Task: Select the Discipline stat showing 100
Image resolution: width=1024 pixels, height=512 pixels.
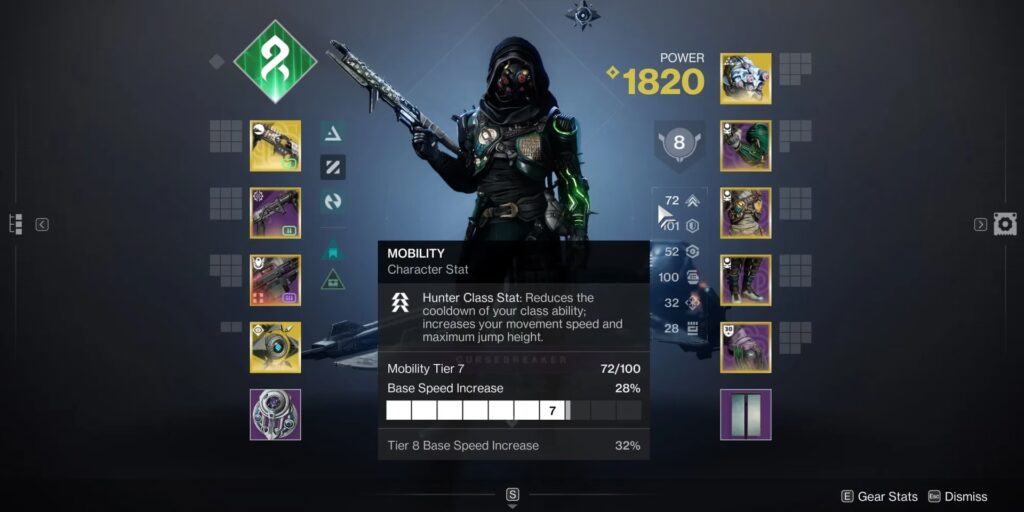Action: click(x=680, y=277)
